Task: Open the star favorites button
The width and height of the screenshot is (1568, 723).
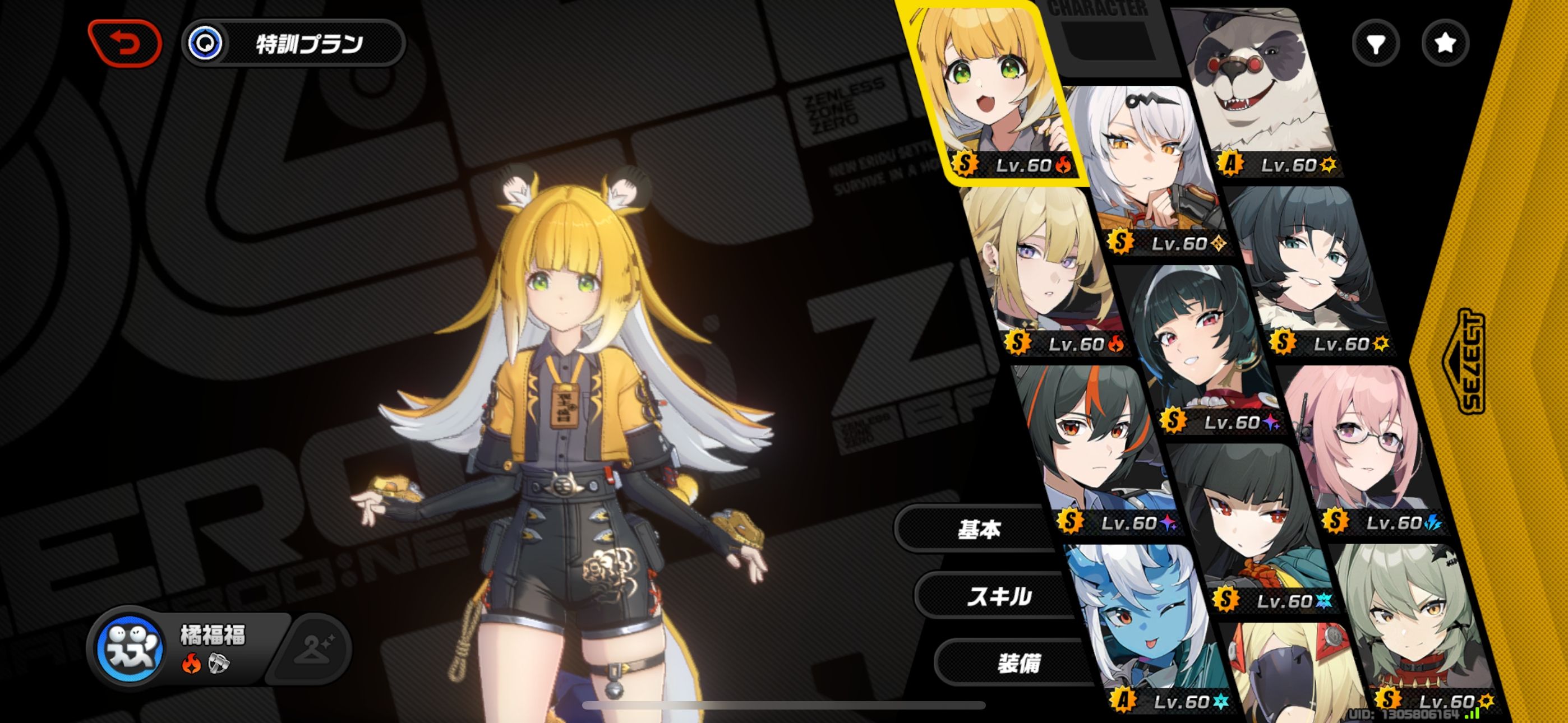Action: point(1445,43)
